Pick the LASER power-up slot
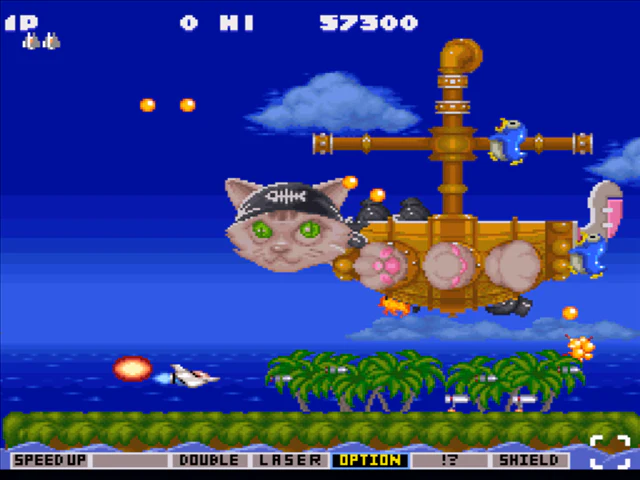Screen dimensions: 640x480 coord(290,461)
